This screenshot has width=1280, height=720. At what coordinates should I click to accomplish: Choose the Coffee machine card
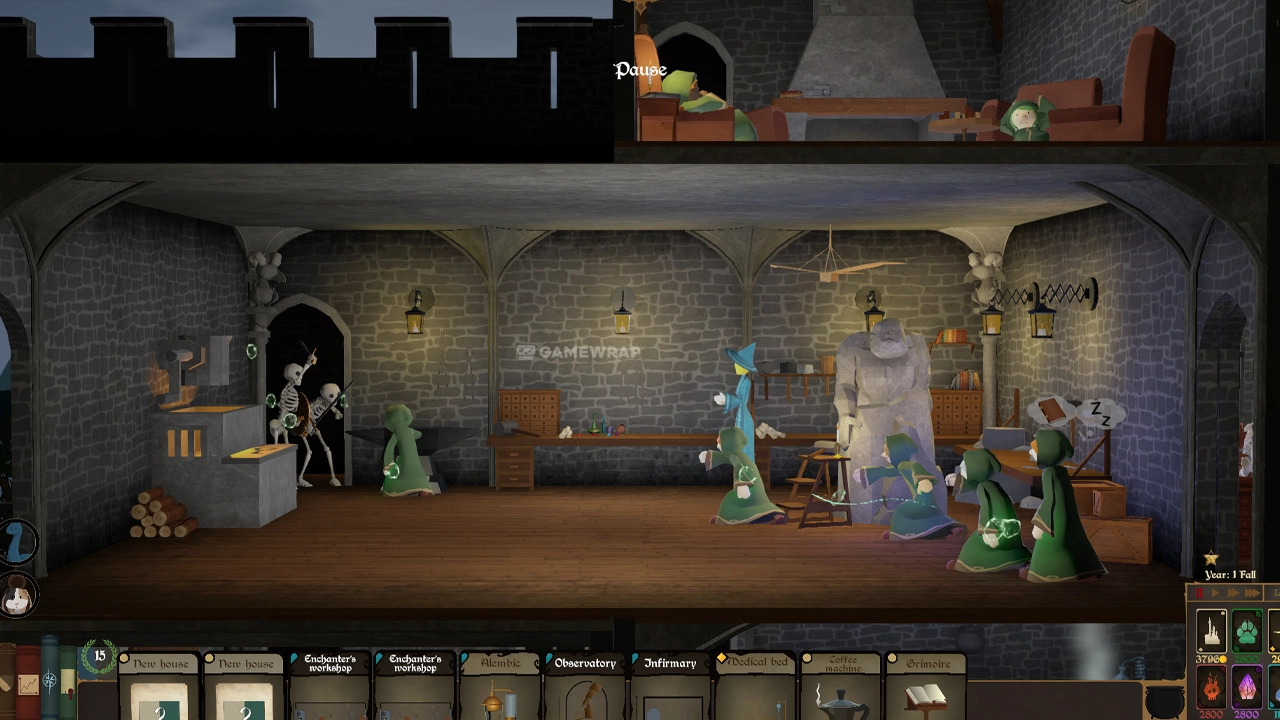pos(842,689)
